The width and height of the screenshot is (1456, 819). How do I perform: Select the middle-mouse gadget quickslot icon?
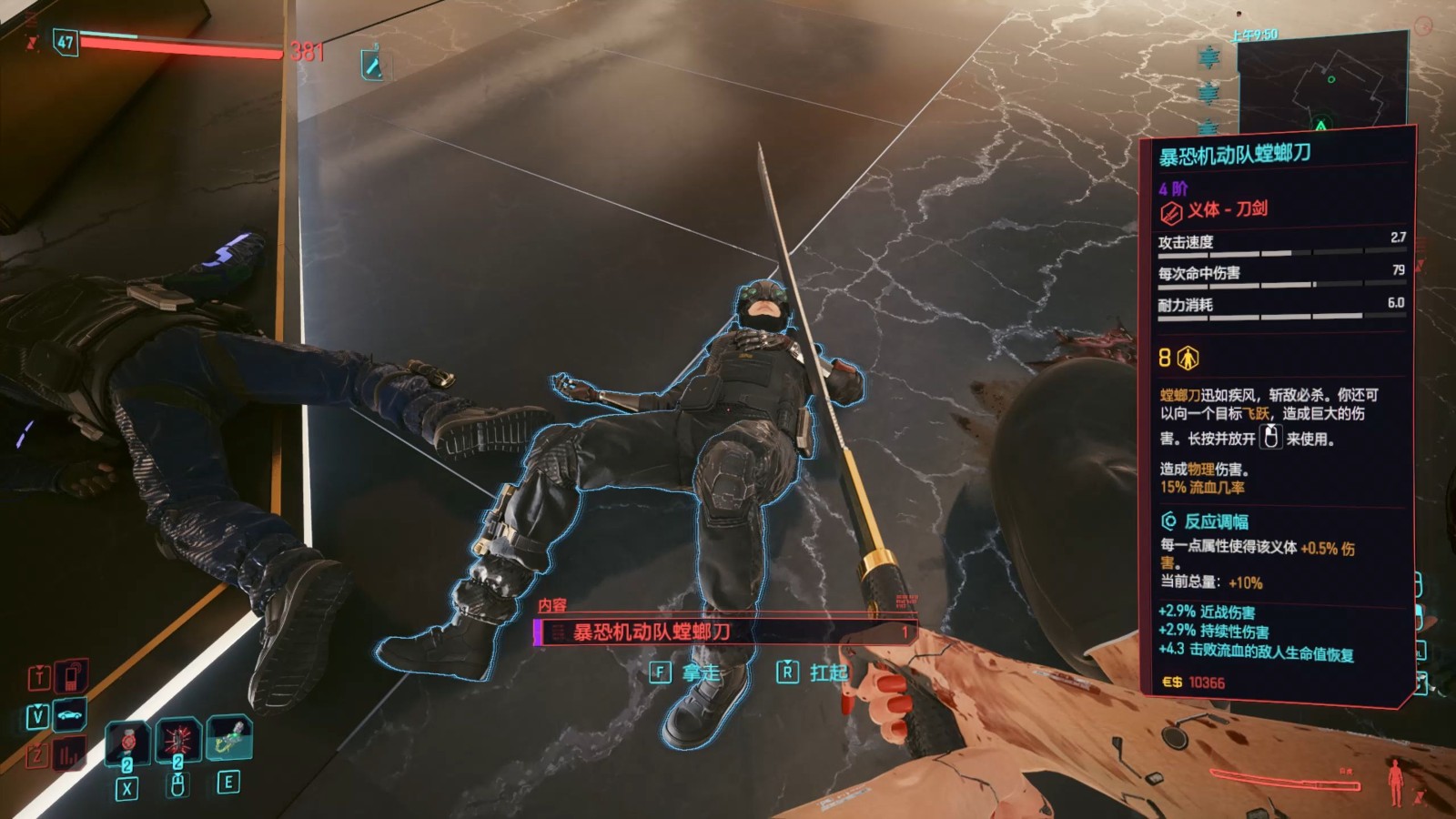tap(179, 739)
